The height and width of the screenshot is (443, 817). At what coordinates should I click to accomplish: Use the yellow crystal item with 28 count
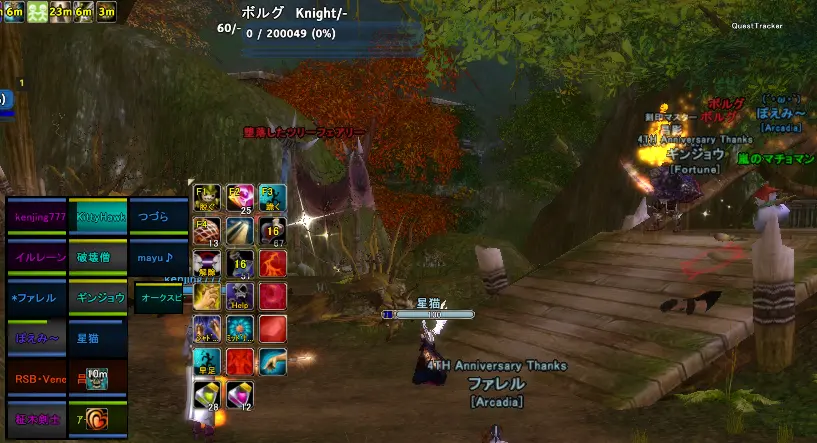(x=206, y=396)
